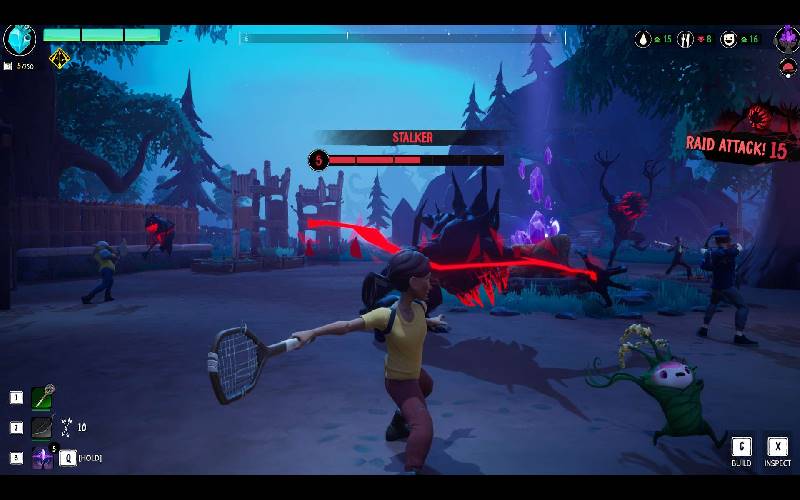Select the bow weapon hotbar slot

point(42,428)
